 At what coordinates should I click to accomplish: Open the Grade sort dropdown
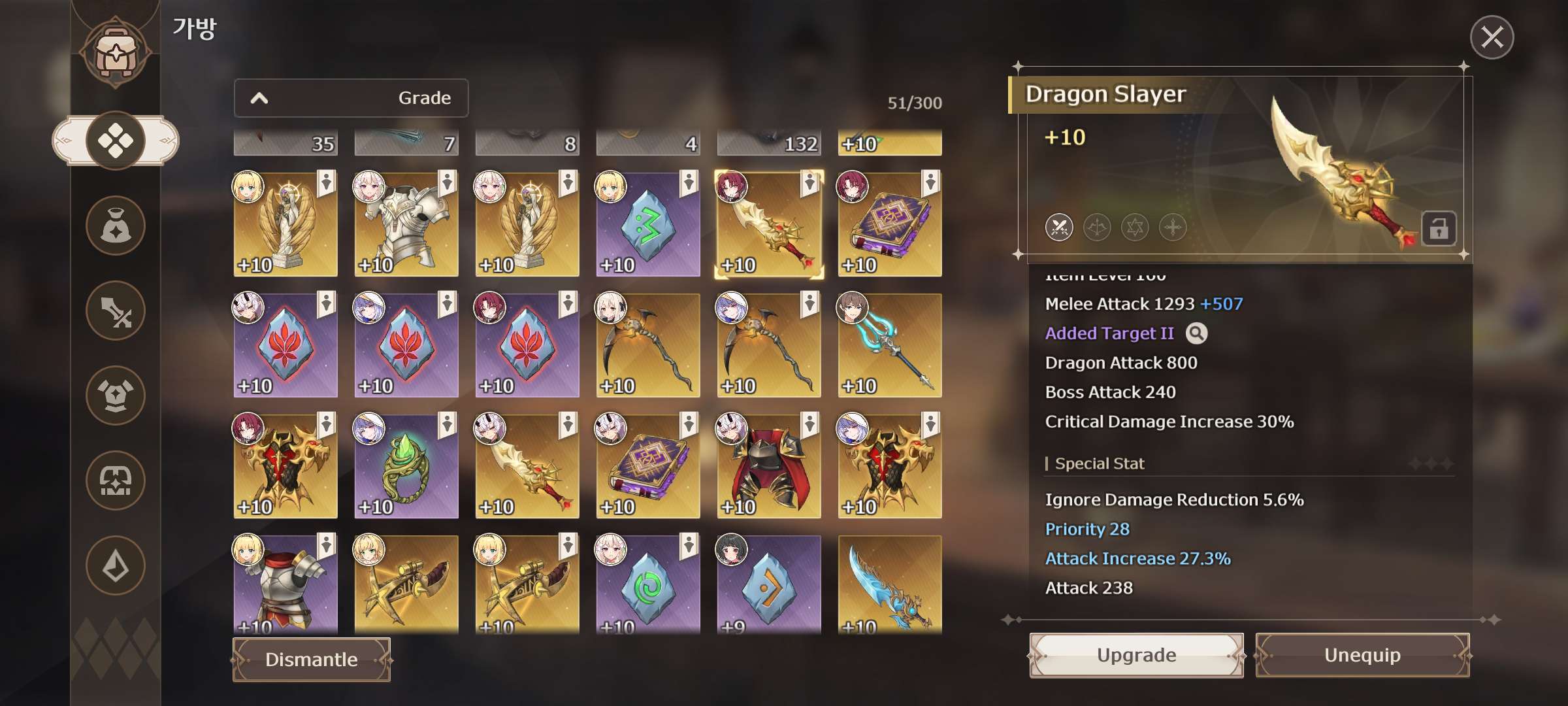pyautogui.click(x=351, y=98)
